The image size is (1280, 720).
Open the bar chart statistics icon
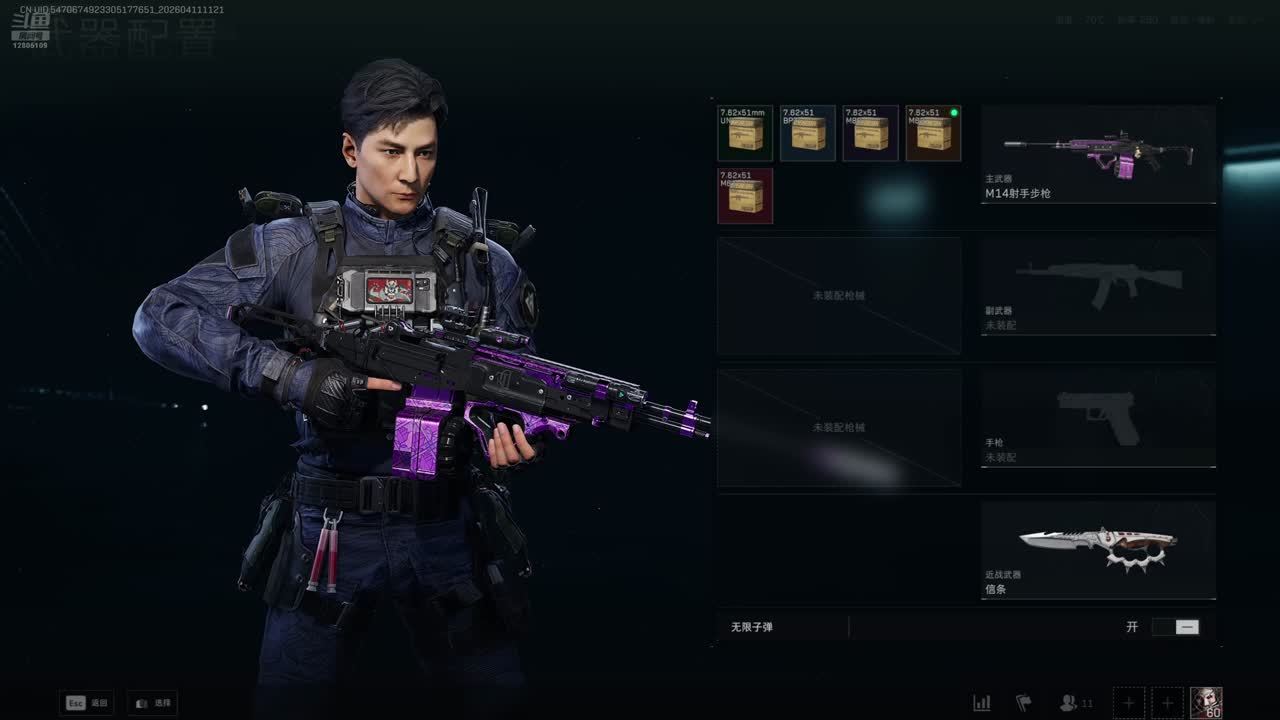982,703
